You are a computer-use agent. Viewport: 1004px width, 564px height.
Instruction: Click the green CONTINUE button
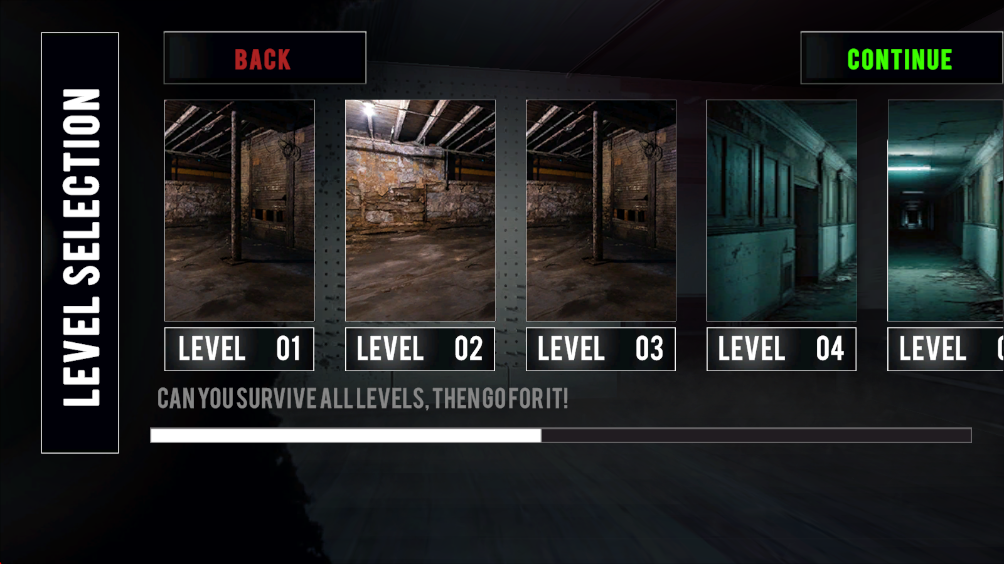[900, 59]
